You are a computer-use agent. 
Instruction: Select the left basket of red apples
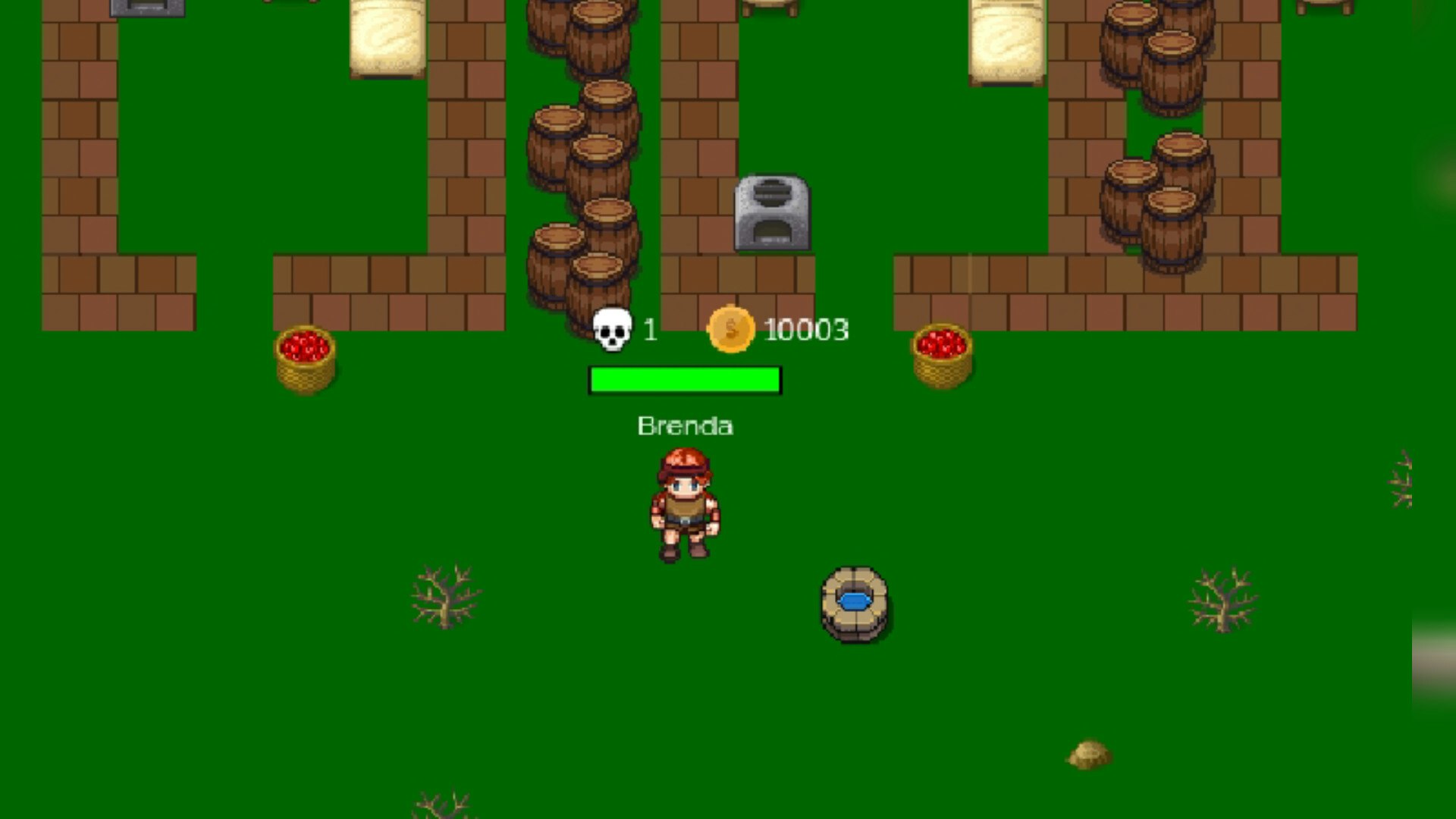coord(305,356)
